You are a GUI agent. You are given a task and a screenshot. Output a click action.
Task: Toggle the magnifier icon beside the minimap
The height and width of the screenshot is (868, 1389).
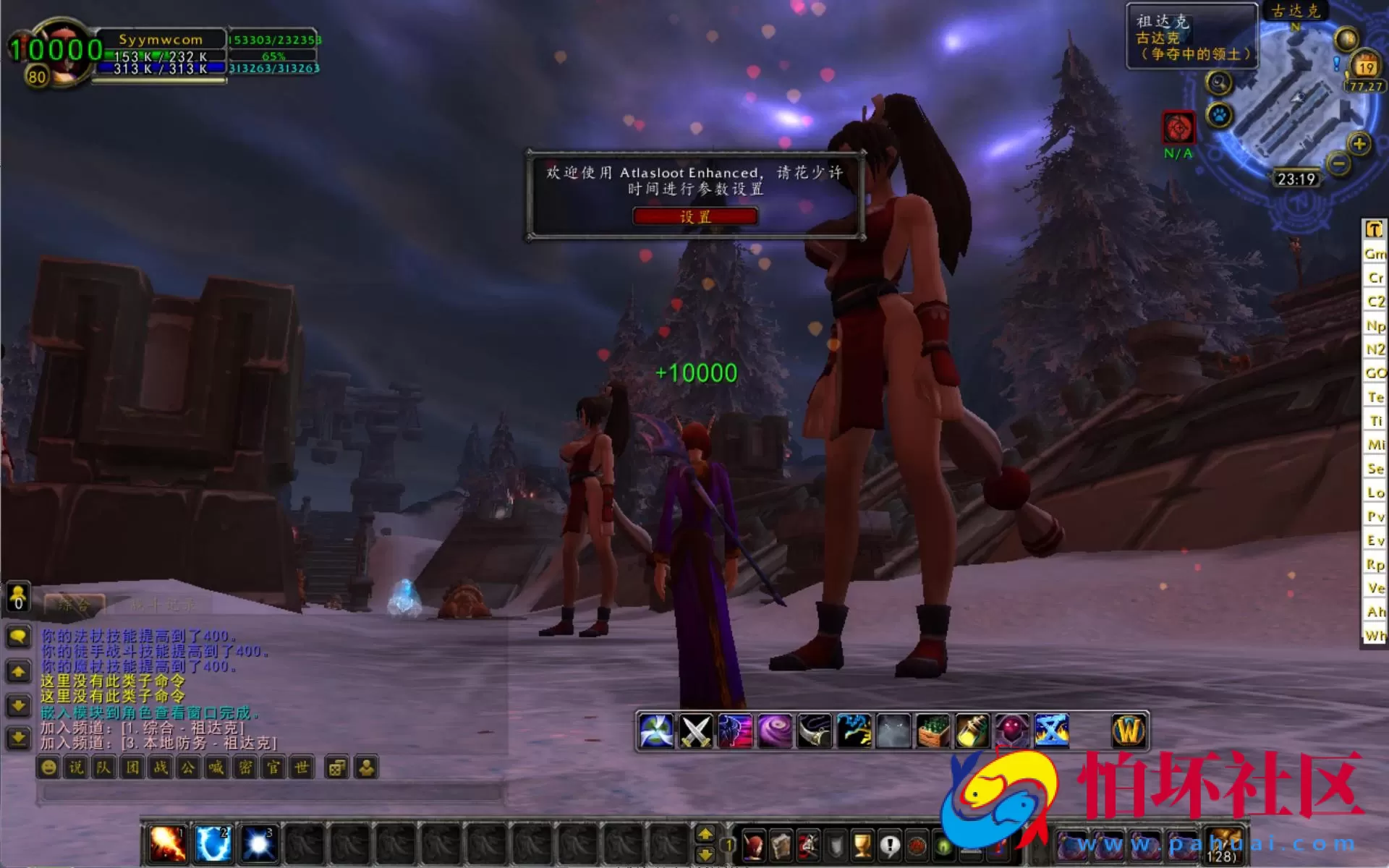[1219, 83]
